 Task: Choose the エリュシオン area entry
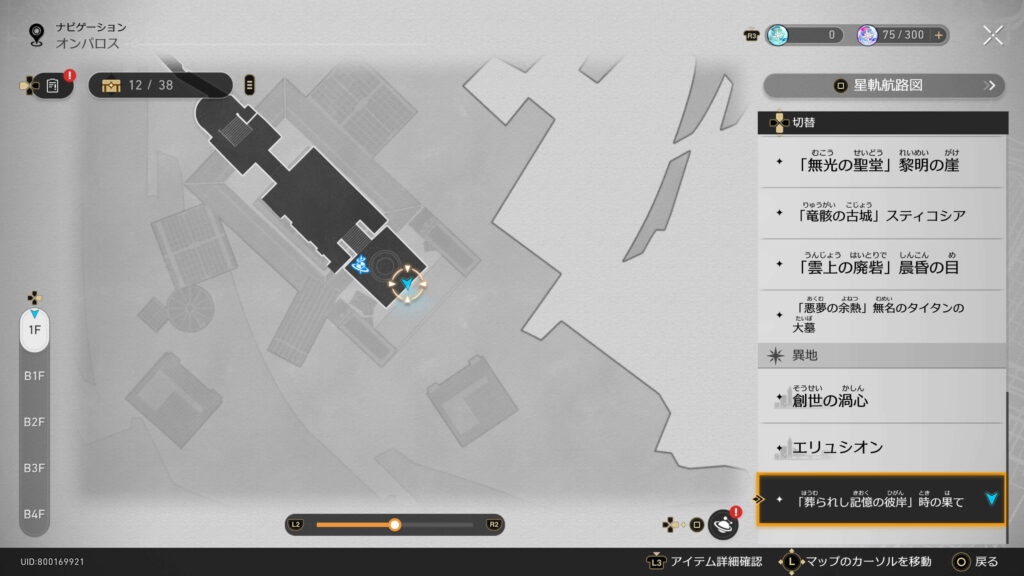(882, 447)
